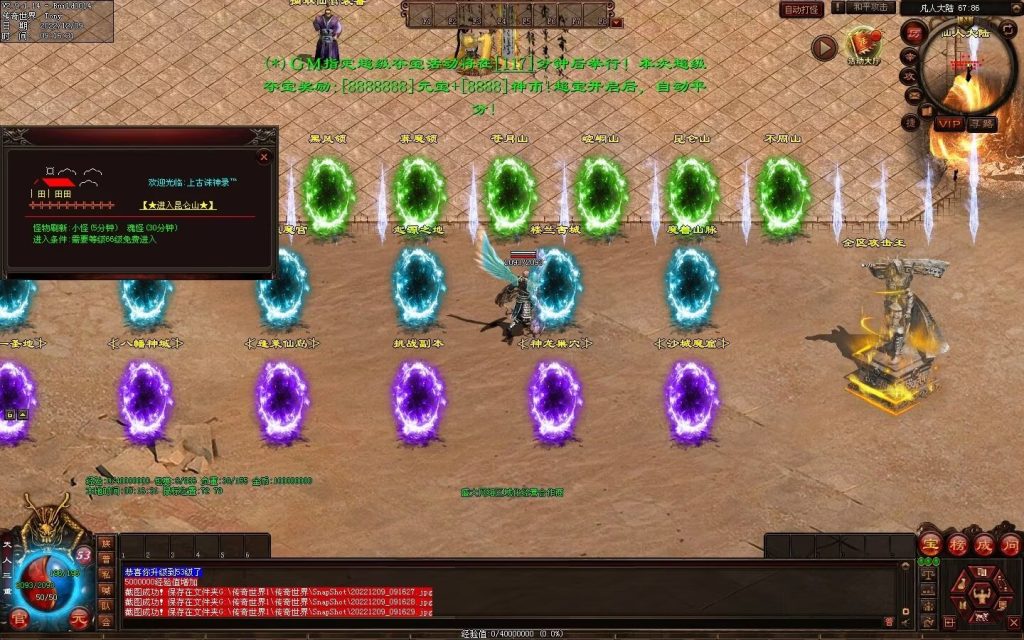Viewport: 1024px width, 640px height.
Task: Click the 进入昆仑山 entry link
Action: [x=180, y=205]
